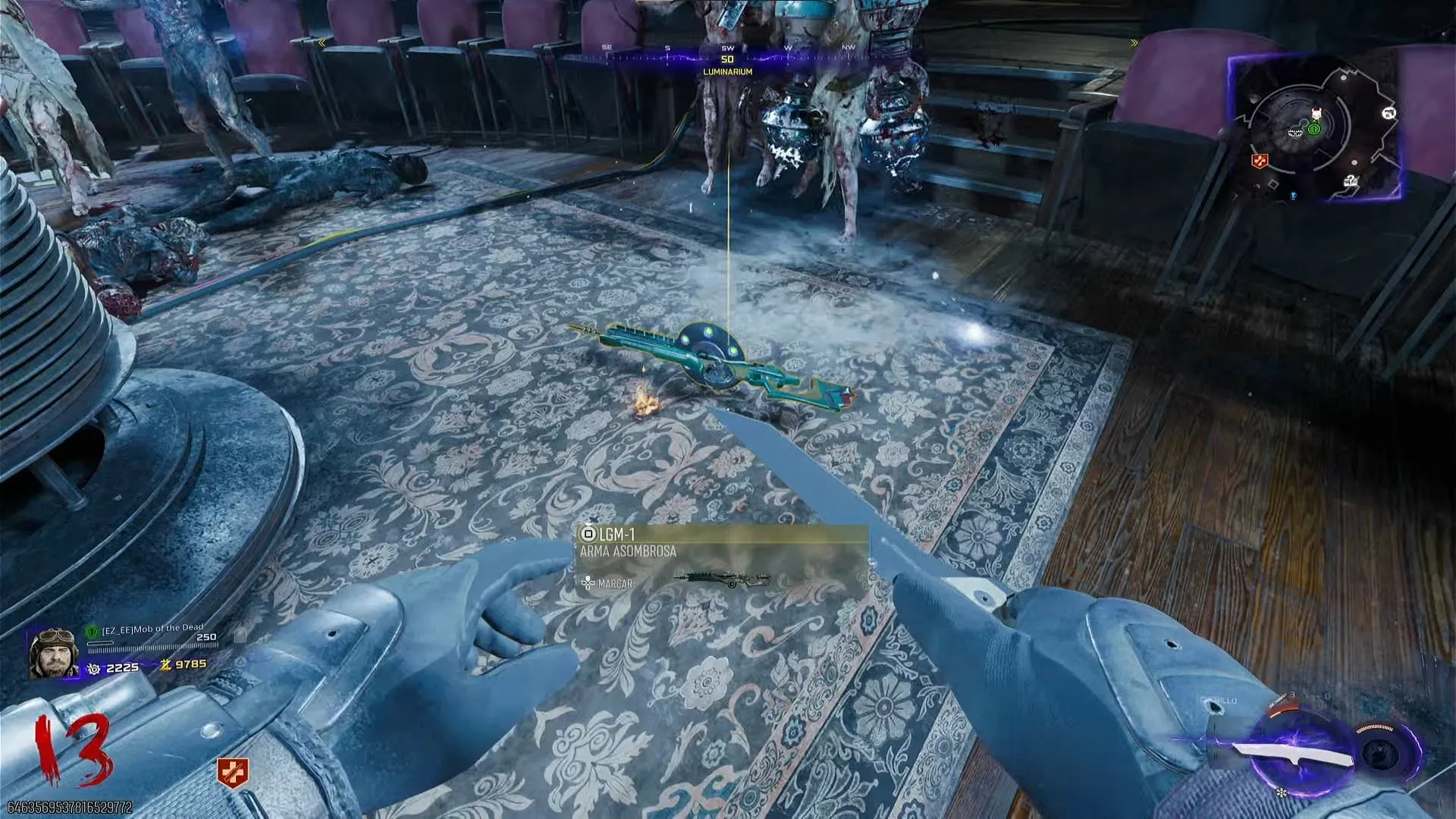Select the Quick Revive perk icon

[233, 773]
